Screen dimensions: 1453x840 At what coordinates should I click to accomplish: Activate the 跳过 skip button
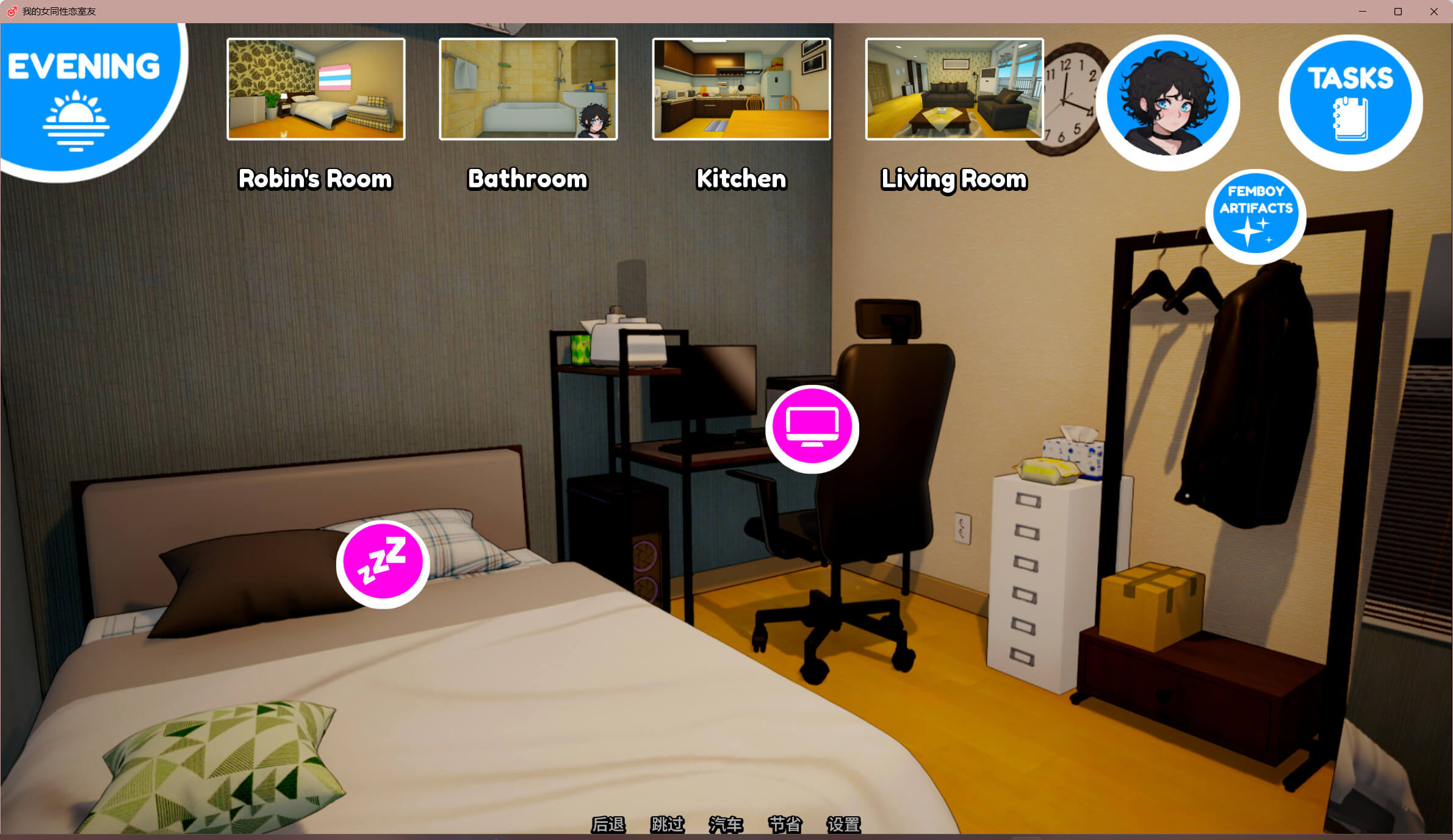667,825
